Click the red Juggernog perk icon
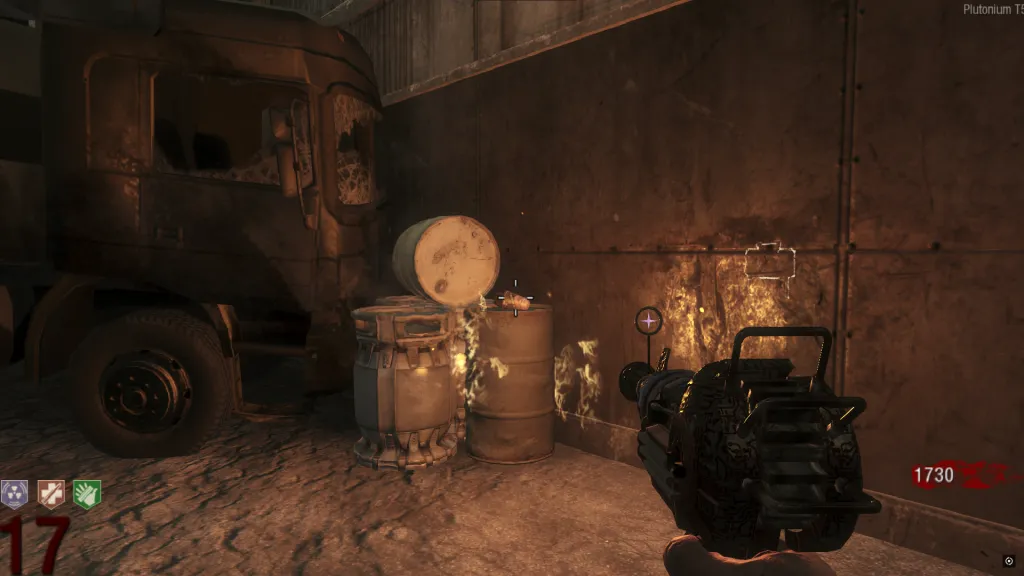Image resolution: width=1024 pixels, height=576 pixels. [50, 493]
